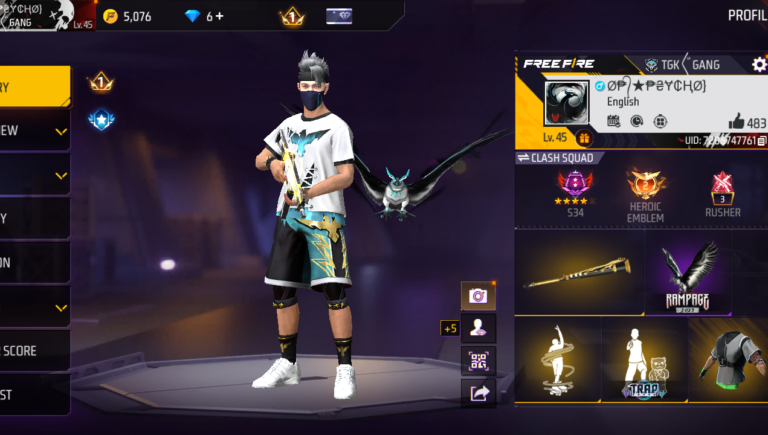Like the profile with thumbs-up

click(x=737, y=122)
